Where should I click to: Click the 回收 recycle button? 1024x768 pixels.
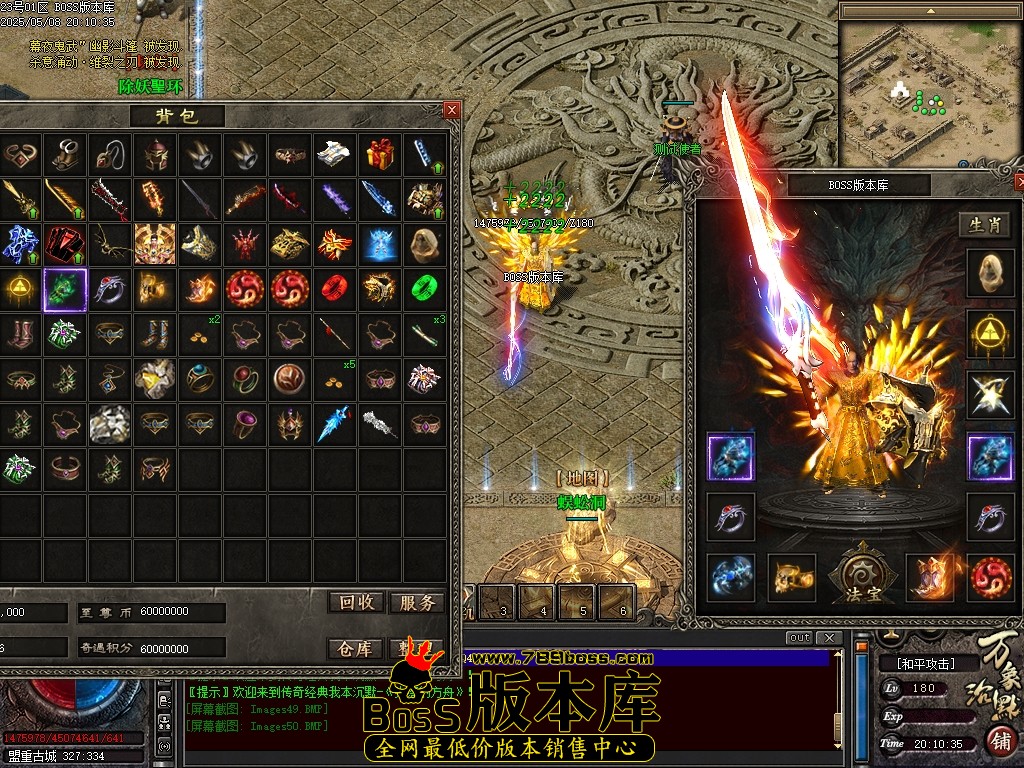(x=357, y=602)
